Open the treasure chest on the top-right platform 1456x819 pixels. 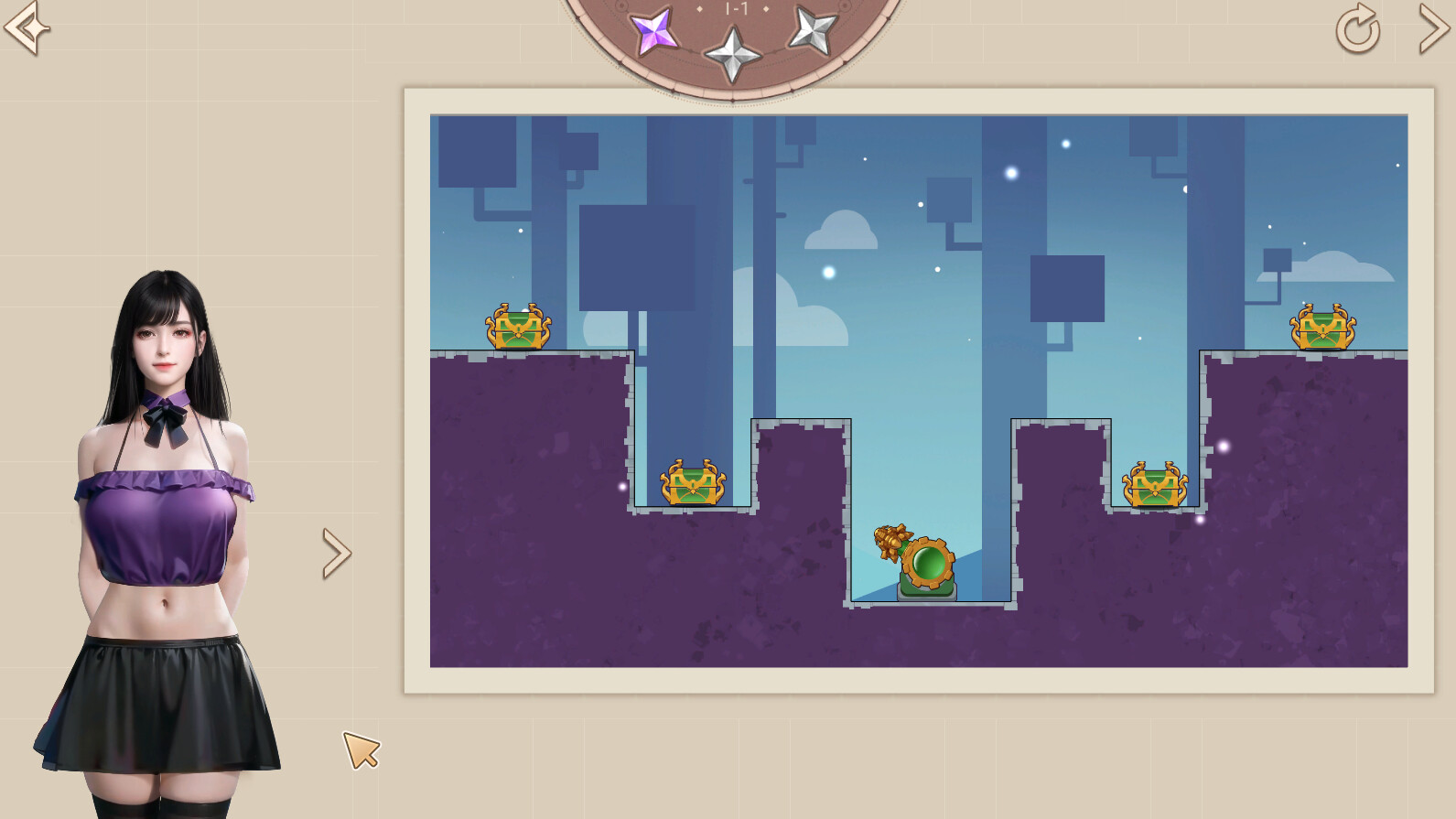click(x=1321, y=328)
